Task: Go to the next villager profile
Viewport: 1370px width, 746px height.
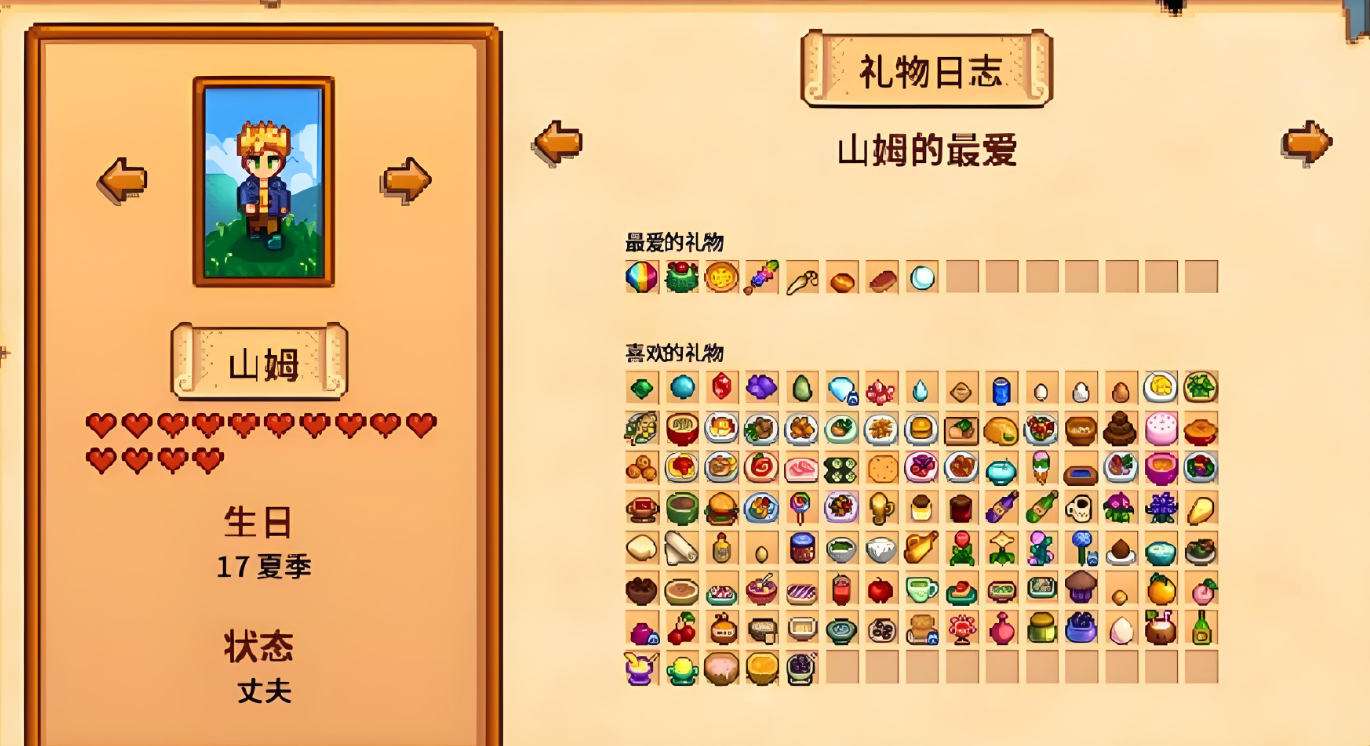Action: pyautogui.click(x=406, y=181)
